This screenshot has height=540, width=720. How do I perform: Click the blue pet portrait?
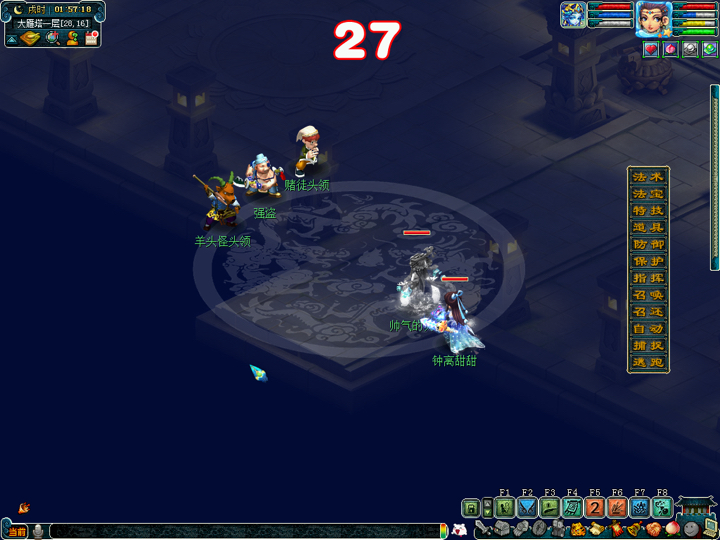coord(573,16)
